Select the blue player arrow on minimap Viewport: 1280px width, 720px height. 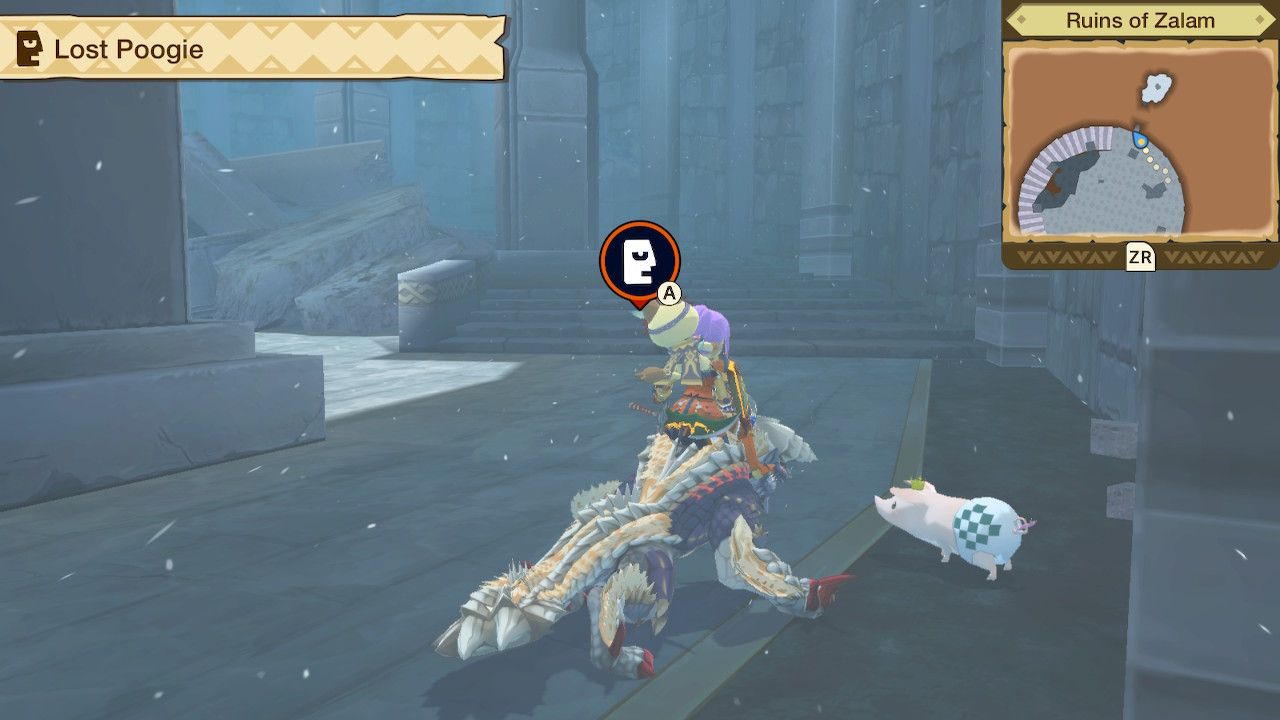pyautogui.click(x=1138, y=141)
